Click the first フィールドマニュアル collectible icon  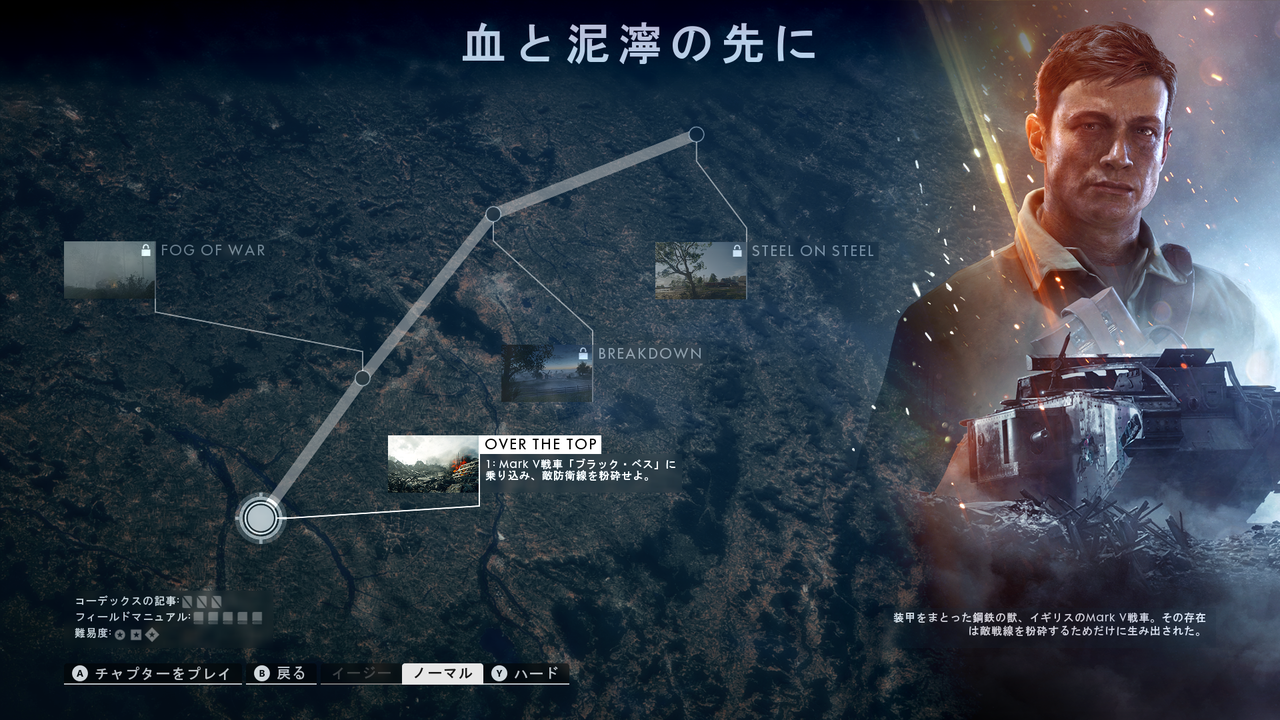(x=199, y=618)
